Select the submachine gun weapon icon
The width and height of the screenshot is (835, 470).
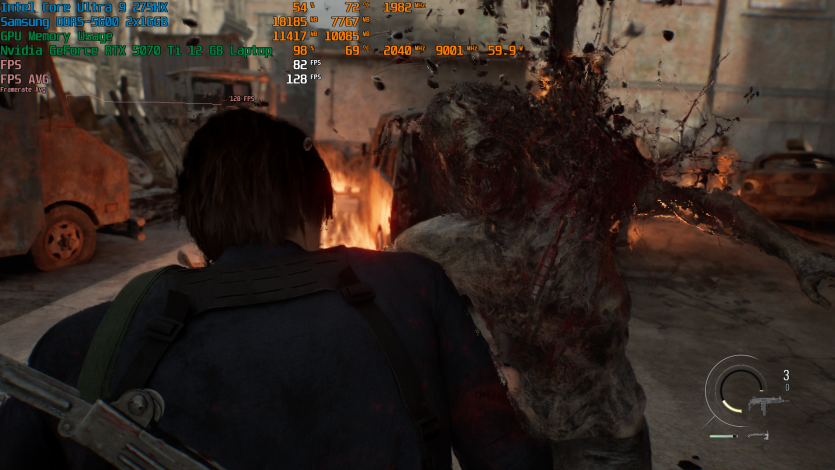768,405
